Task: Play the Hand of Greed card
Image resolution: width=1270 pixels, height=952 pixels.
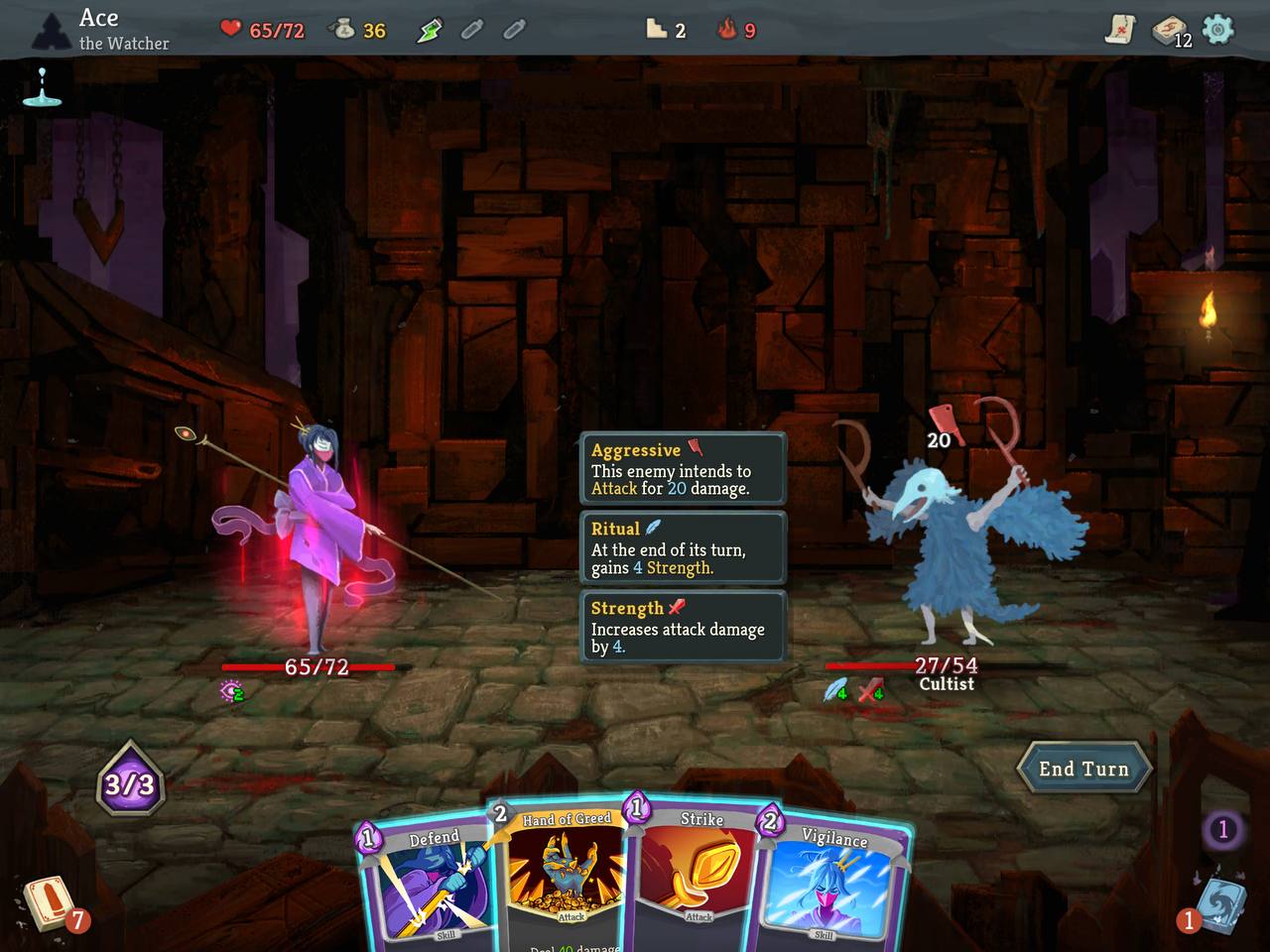Action: pos(566,878)
